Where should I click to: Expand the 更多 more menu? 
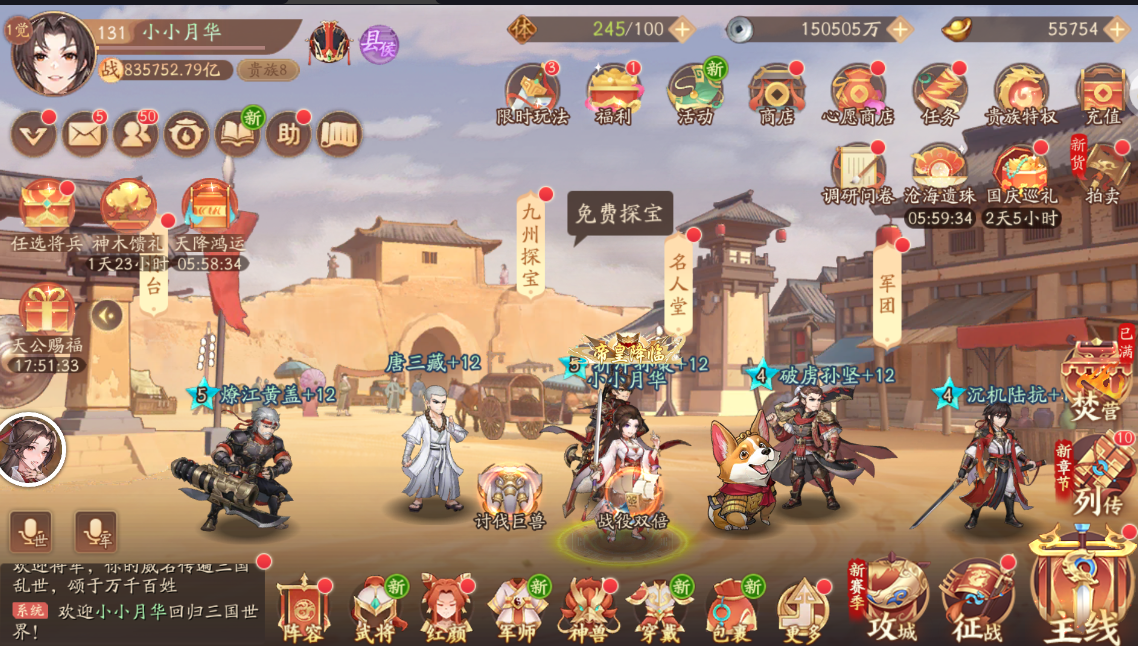pyautogui.click(x=802, y=607)
